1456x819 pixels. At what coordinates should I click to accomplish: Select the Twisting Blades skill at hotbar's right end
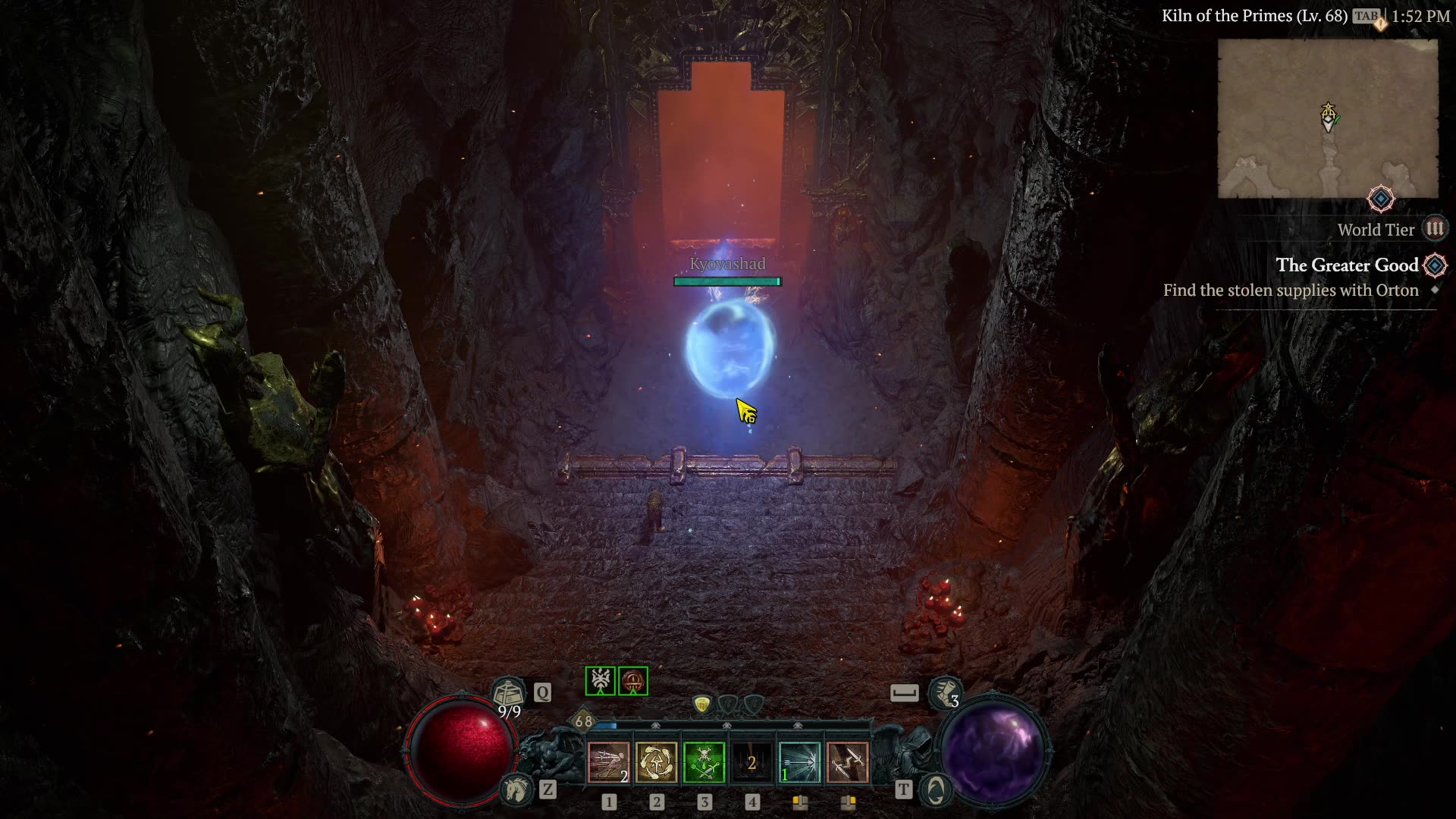pyautogui.click(x=849, y=762)
